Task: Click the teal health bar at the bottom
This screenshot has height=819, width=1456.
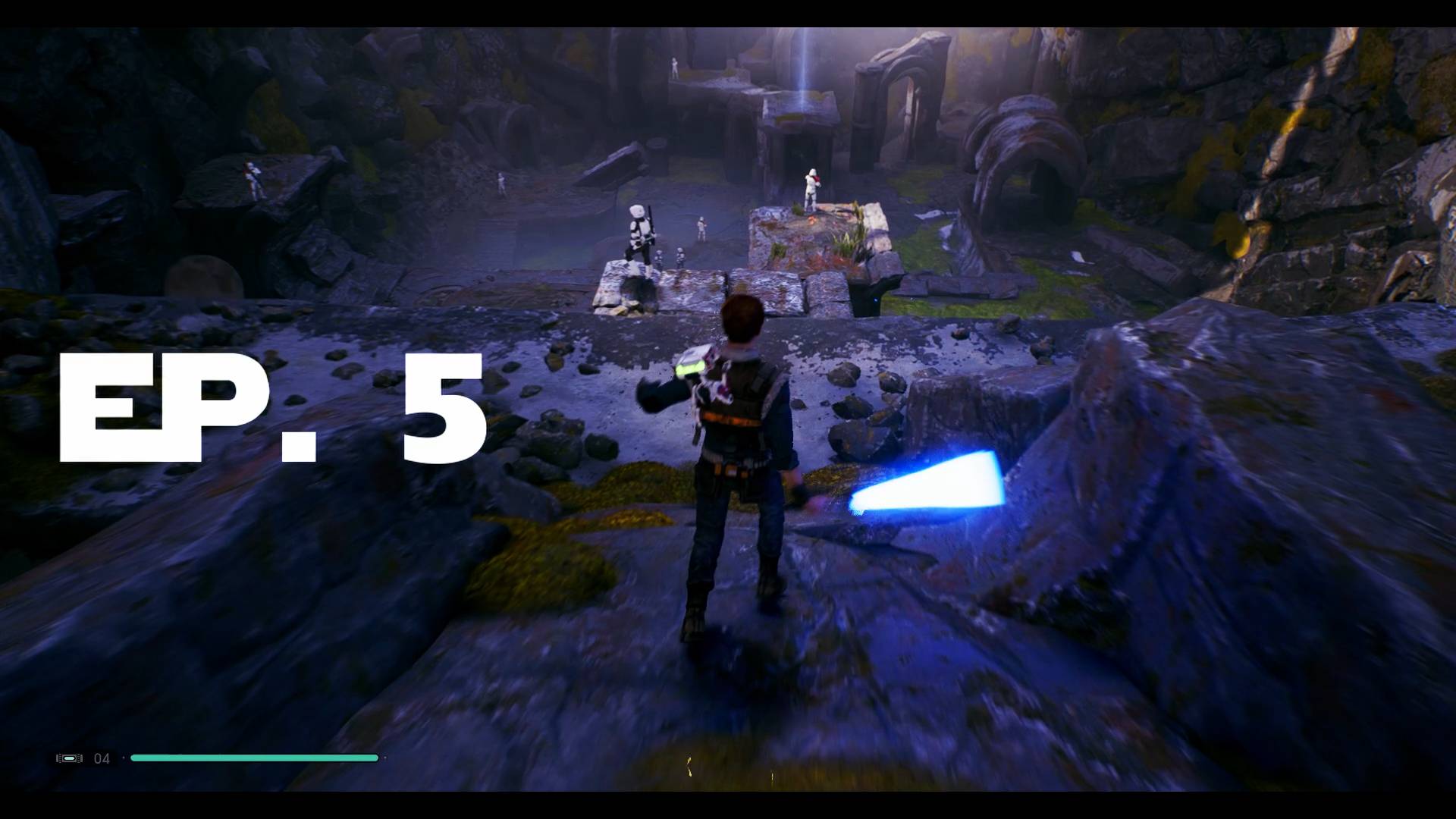Action: (x=254, y=758)
